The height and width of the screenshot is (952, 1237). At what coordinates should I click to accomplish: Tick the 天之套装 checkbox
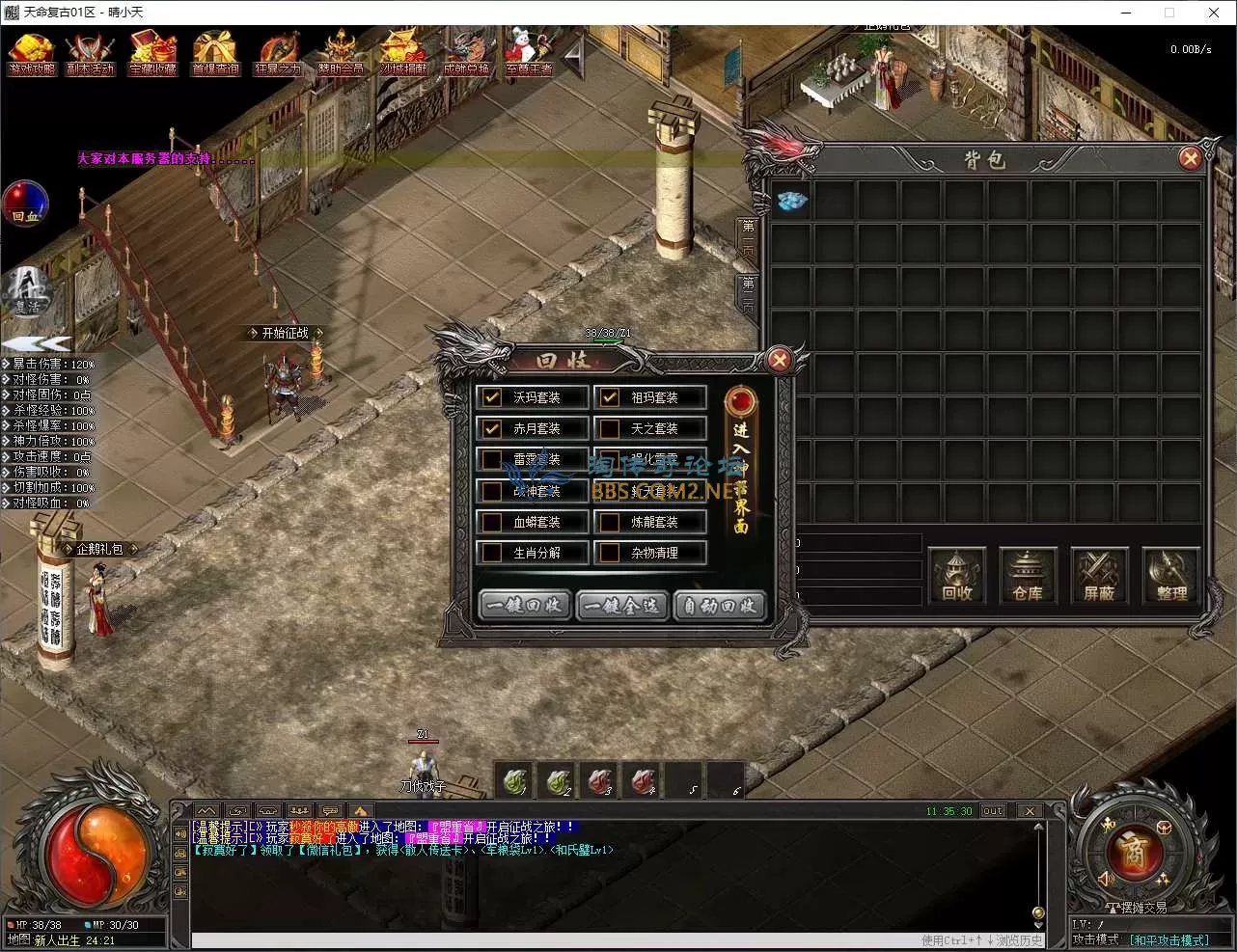(x=610, y=428)
